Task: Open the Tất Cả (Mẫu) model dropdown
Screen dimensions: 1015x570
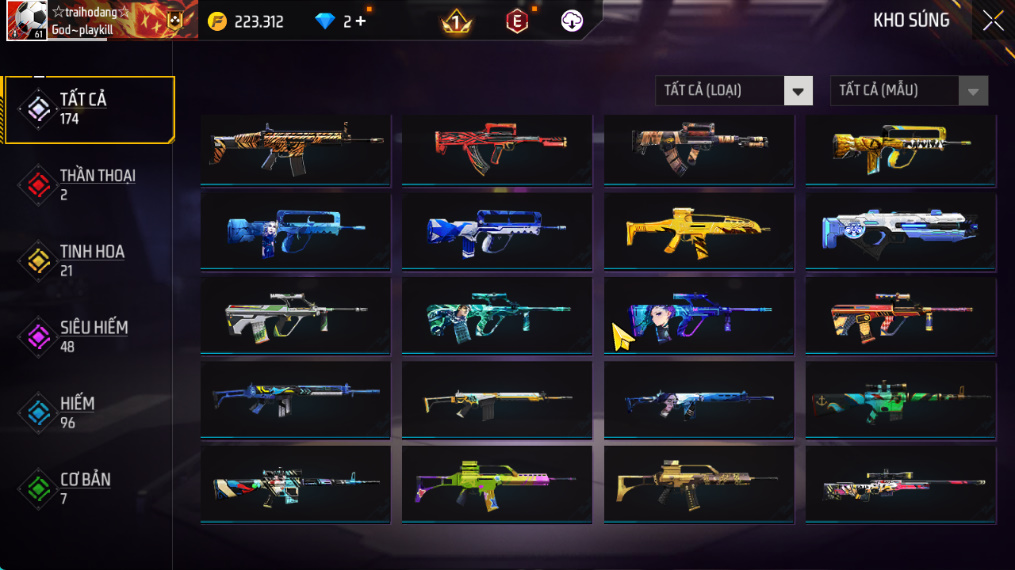Action: (908, 91)
